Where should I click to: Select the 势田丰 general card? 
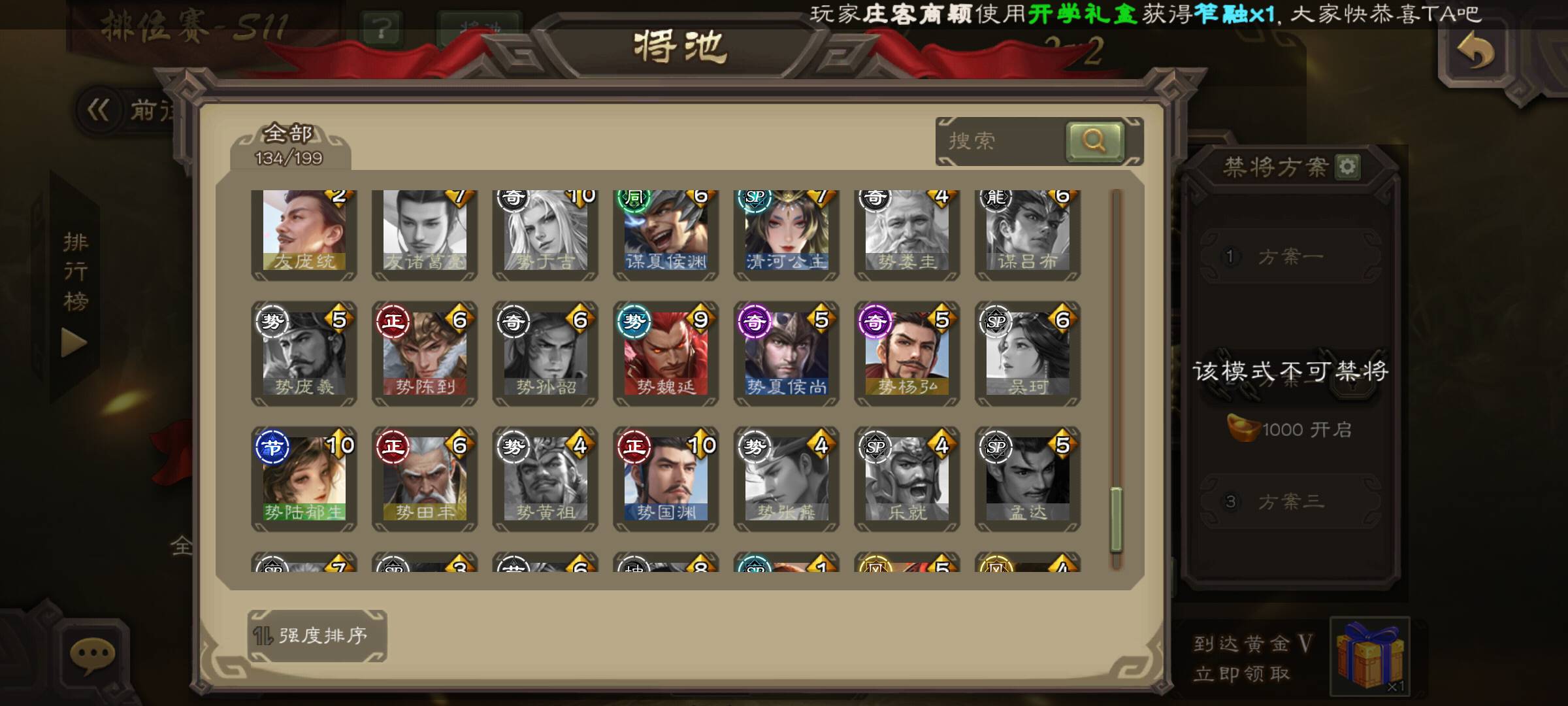[425, 479]
